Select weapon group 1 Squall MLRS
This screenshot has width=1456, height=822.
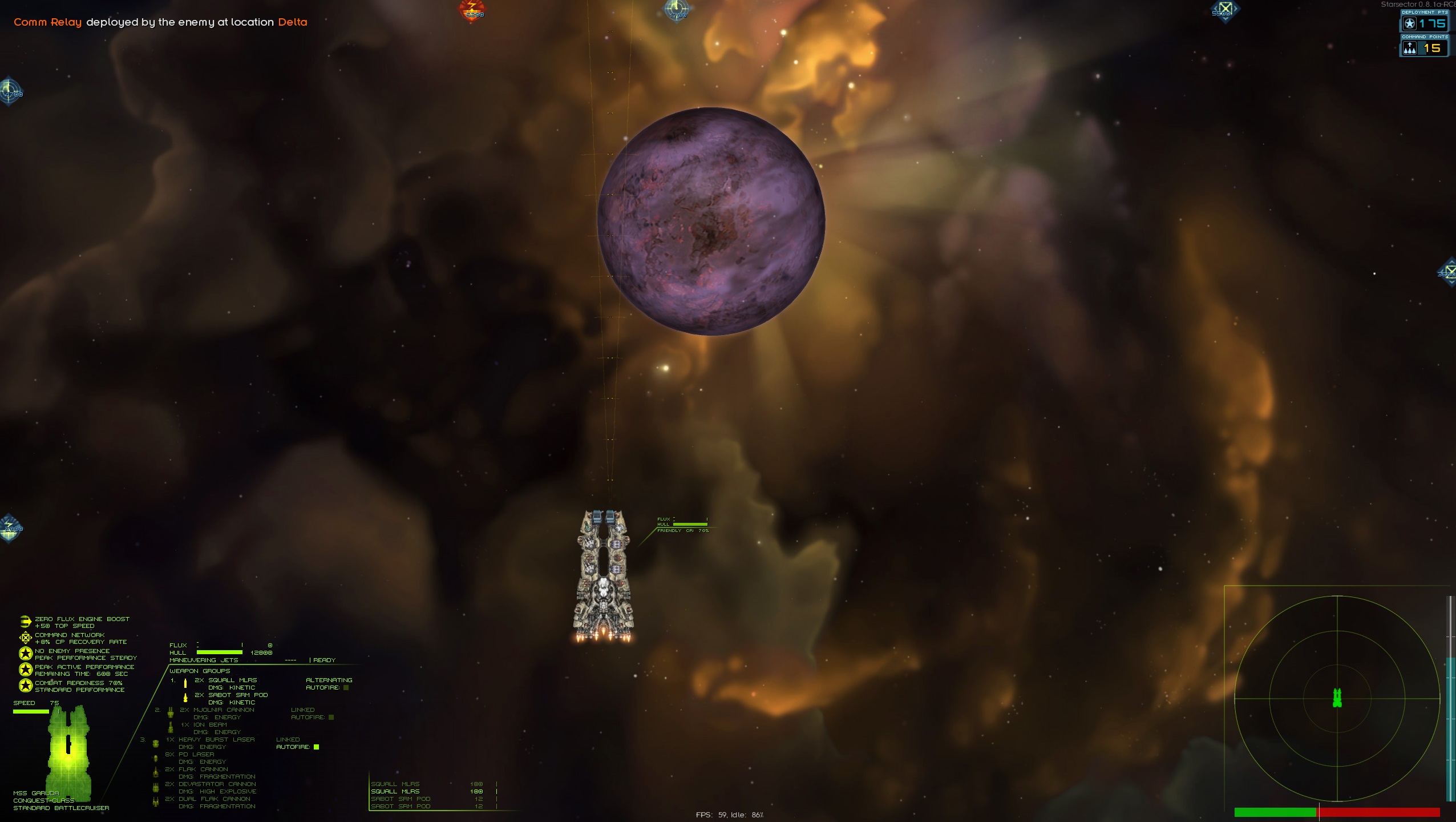click(x=225, y=680)
